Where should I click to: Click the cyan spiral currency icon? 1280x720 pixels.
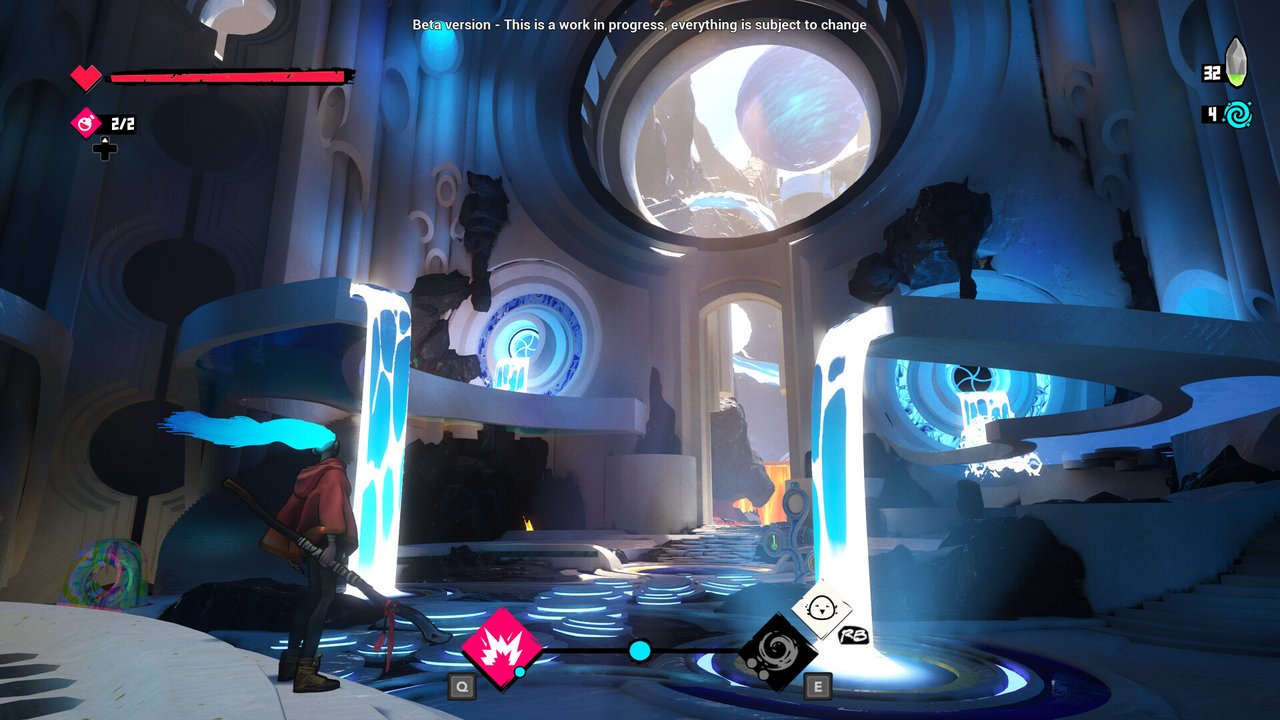(x=1237, y=114)
